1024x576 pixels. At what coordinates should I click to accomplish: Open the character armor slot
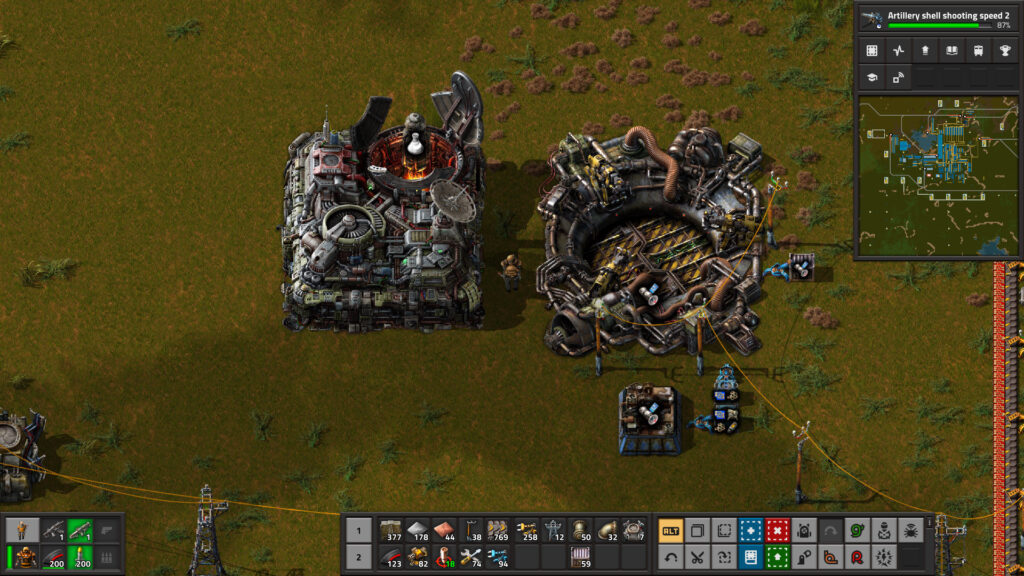[x=23, y=557]
